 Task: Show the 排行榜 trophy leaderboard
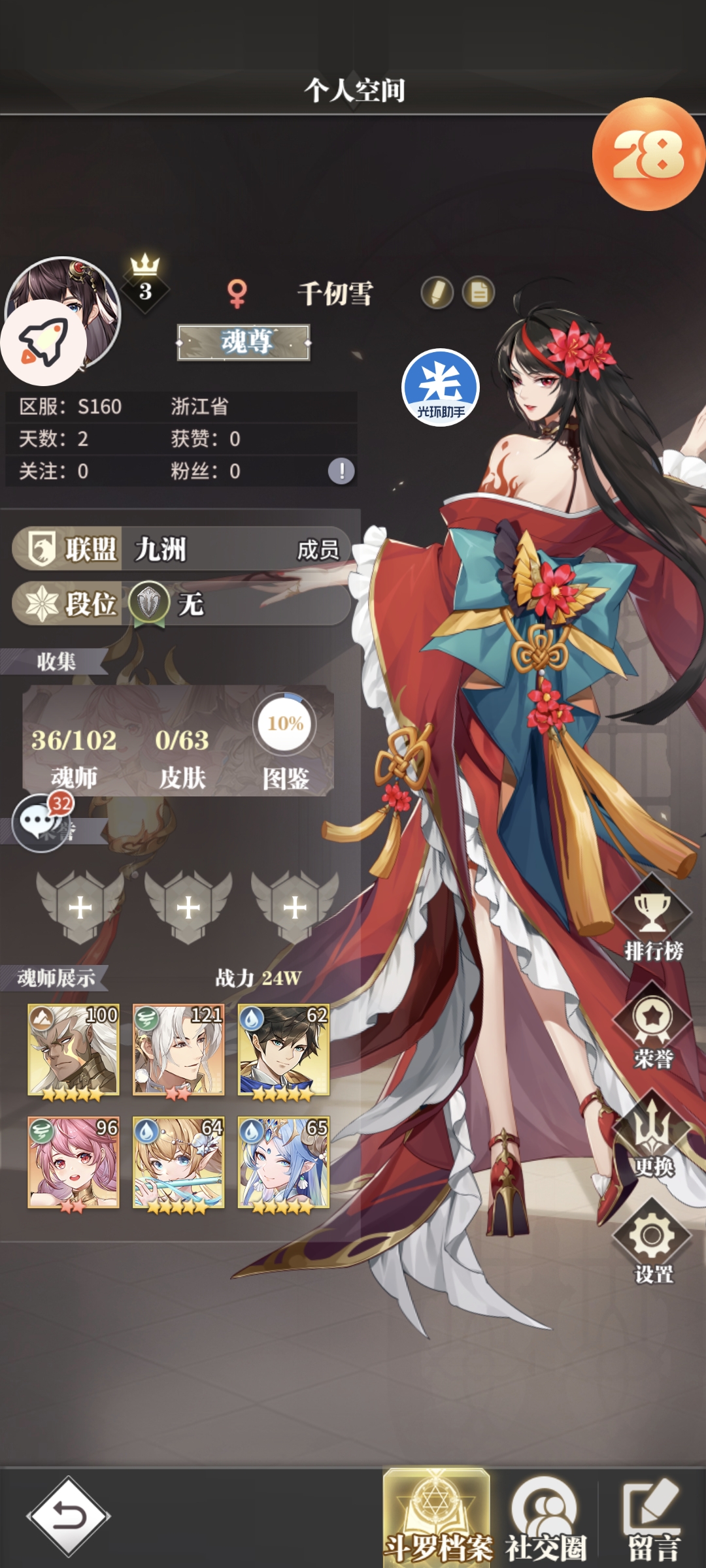coord(652,919)
